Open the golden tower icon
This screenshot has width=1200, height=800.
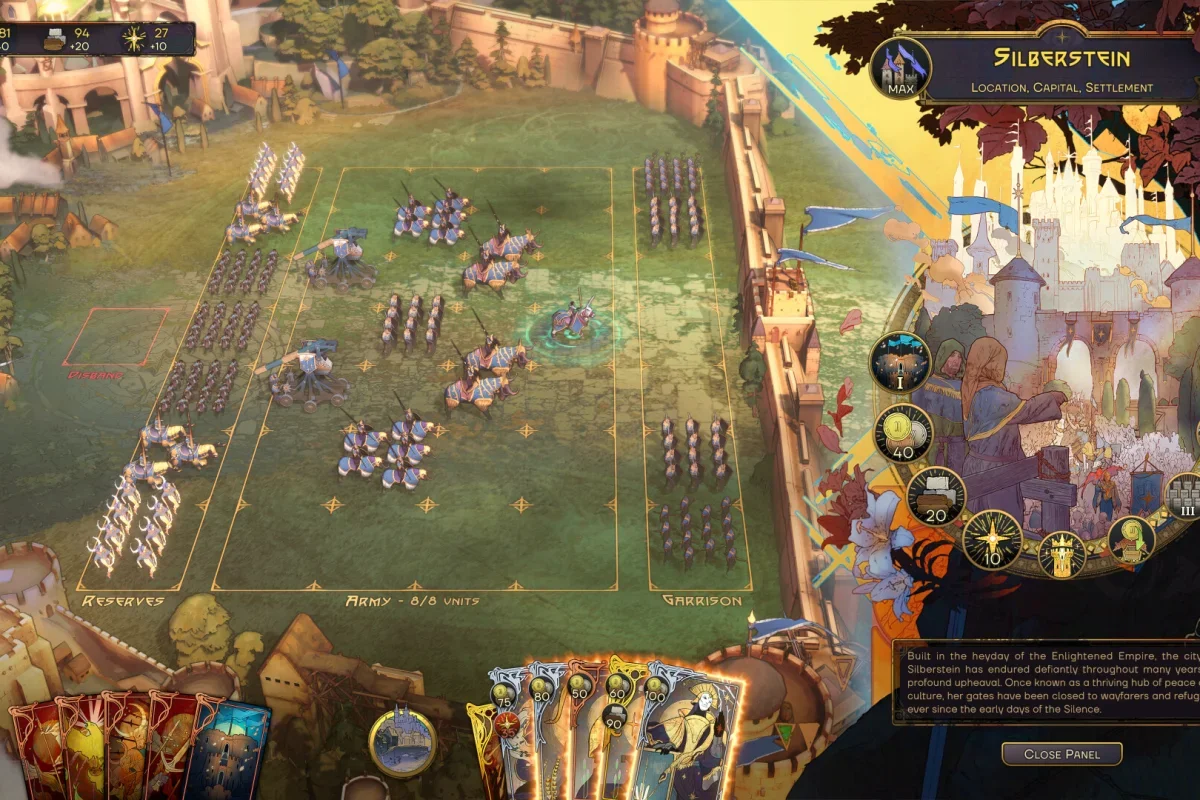coord(1061,556)
